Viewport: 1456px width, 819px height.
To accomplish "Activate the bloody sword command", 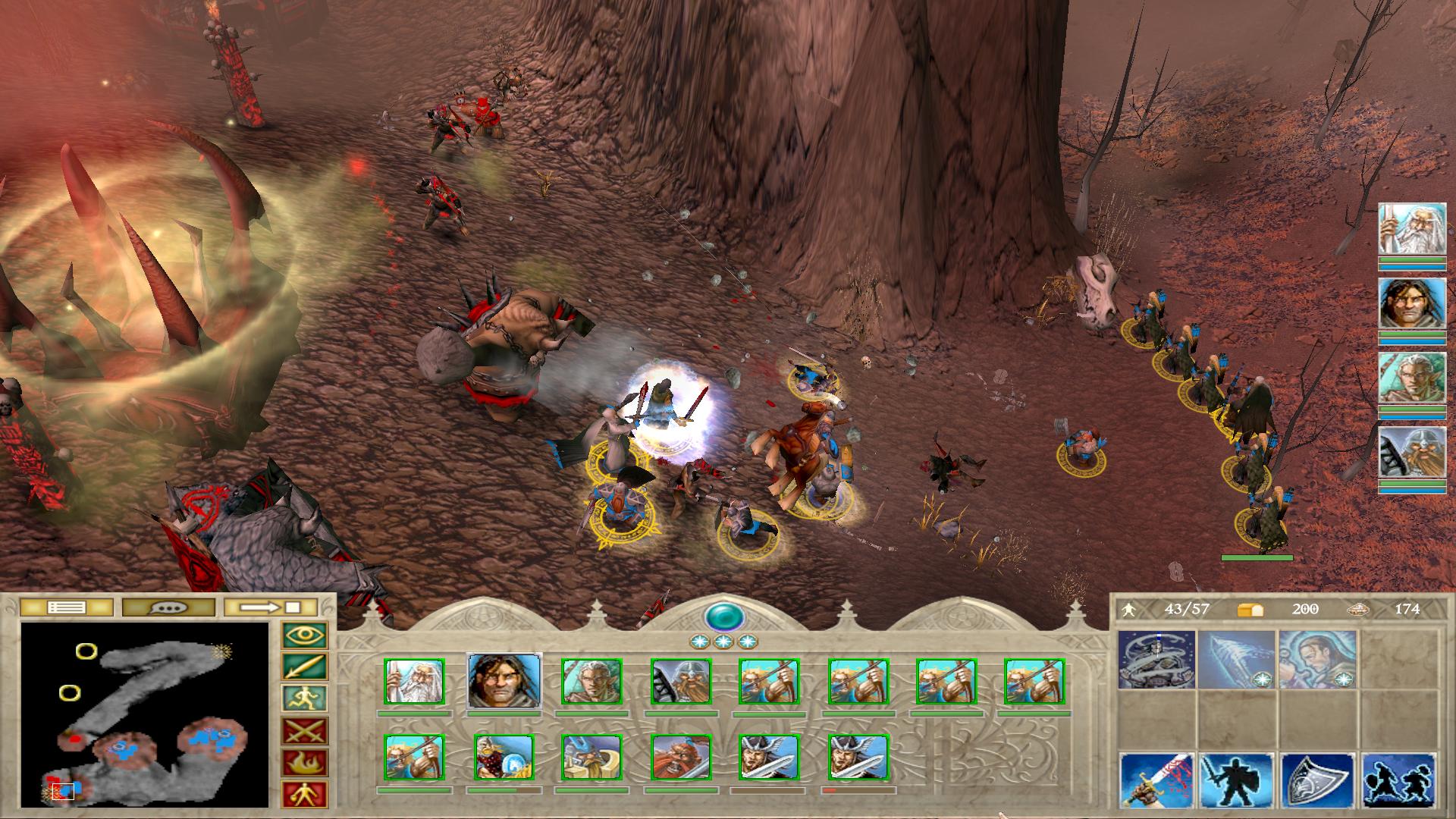I will [x=1156, y=781].
